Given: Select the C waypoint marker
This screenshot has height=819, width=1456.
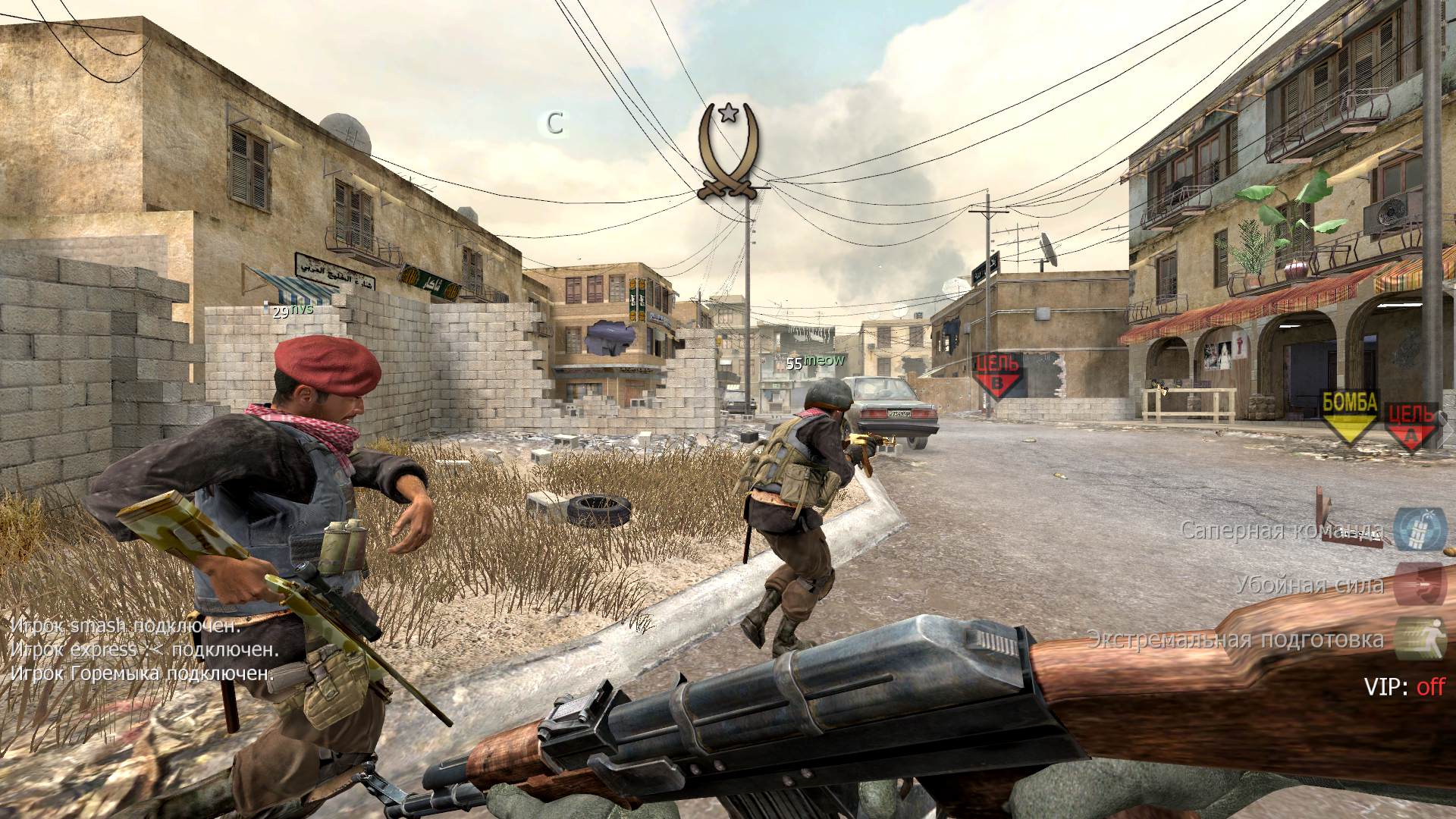Looking at the screenshot, I should [555, 124].
